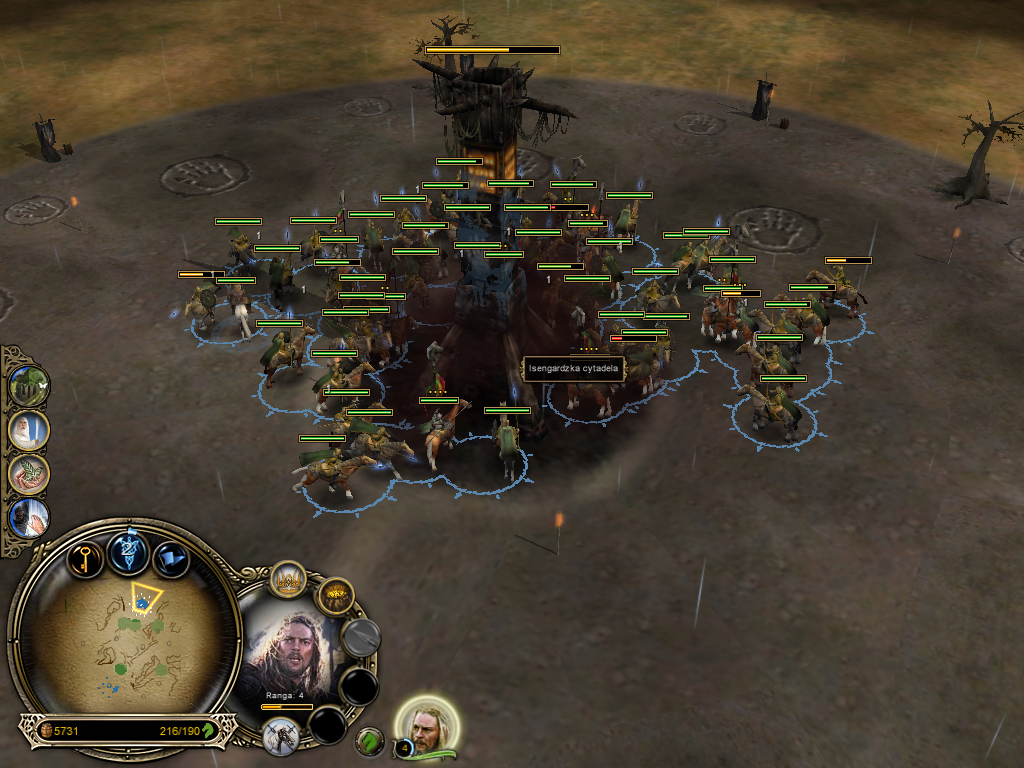Open the menu via gold key button
The height and width of the screenshot is (768, 1024).
[x=84, y=556]
